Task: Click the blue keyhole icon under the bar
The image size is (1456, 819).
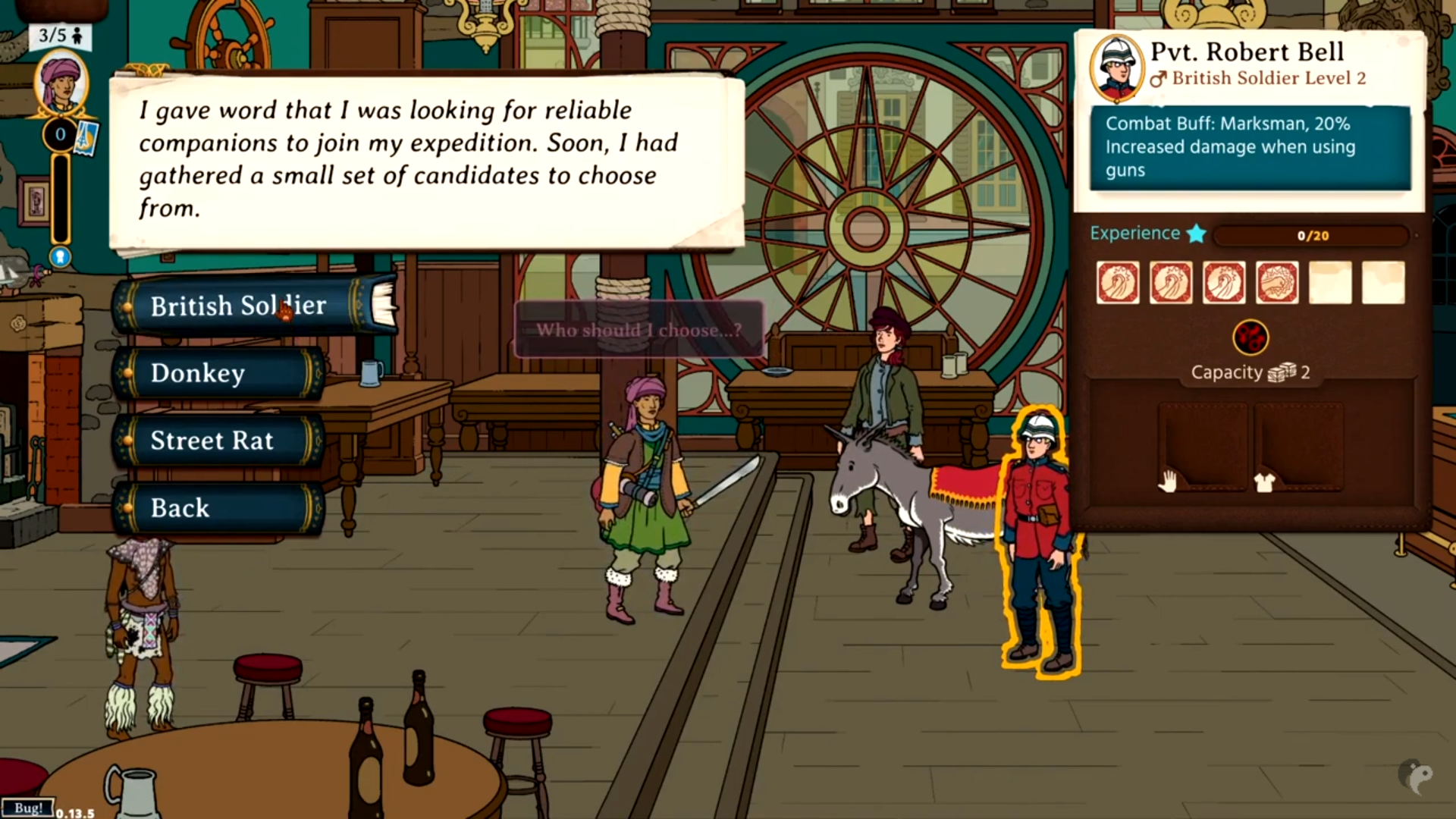Action: tap(61, 257)
